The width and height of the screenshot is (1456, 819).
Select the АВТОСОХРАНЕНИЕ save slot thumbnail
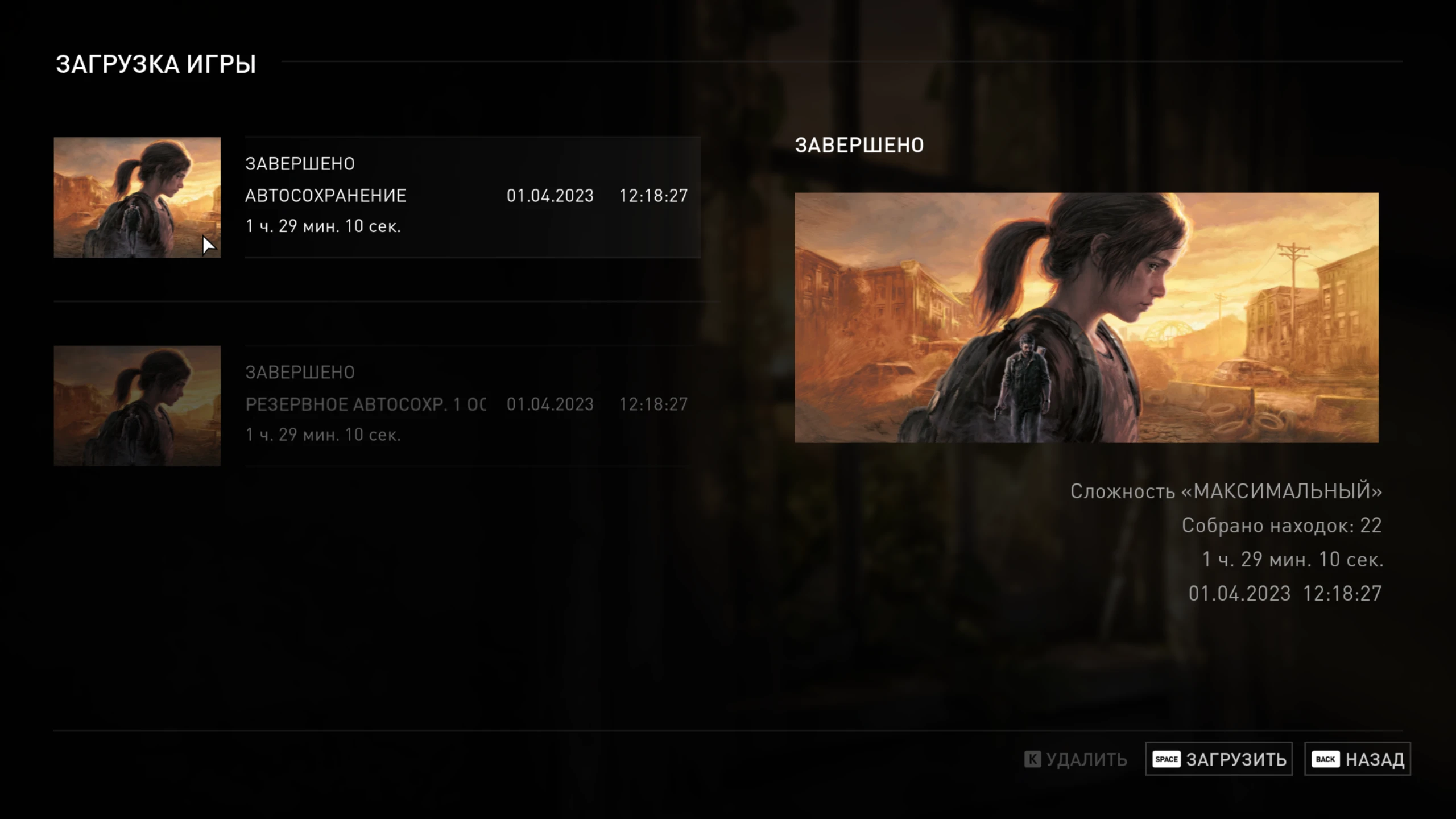click(x=136, y=197)
